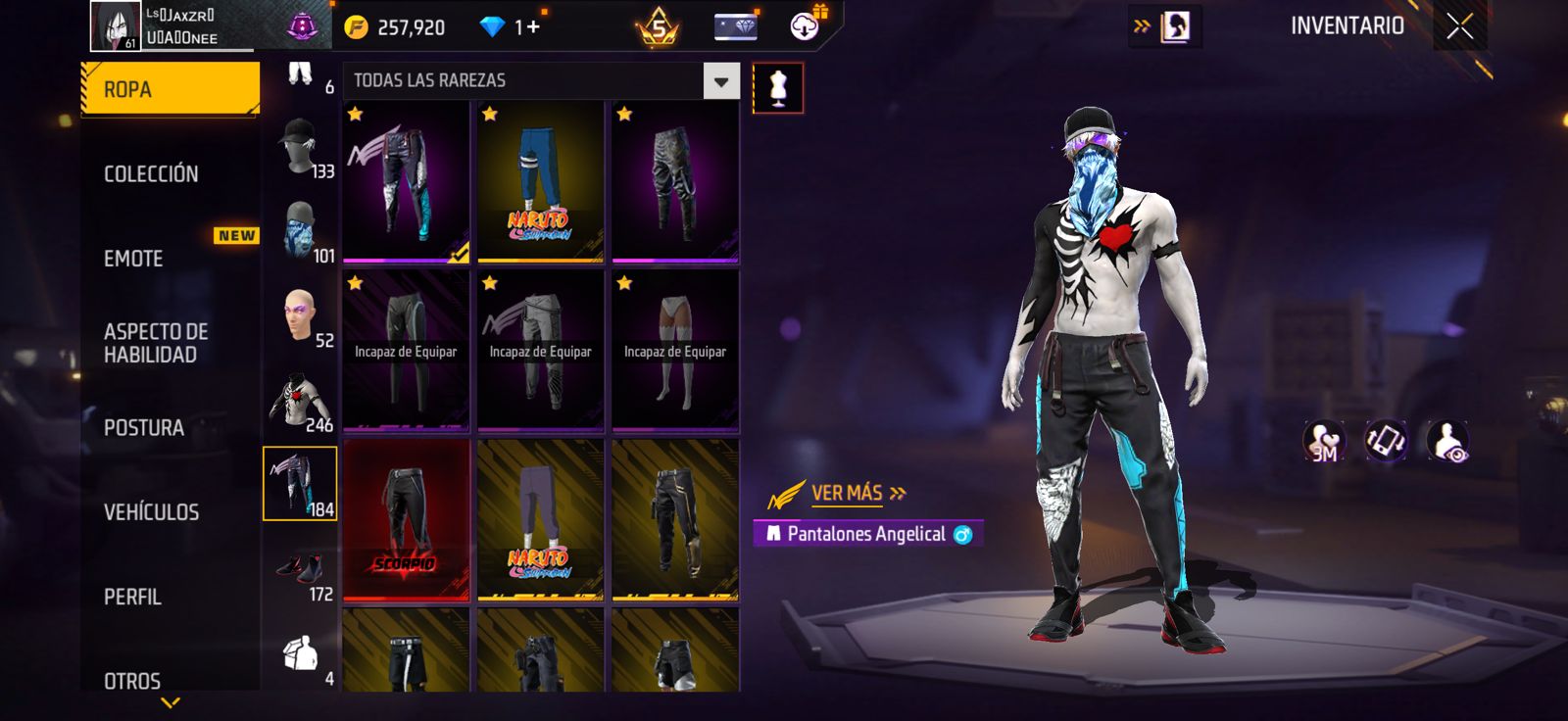The width and height of the screenshot is (1568, 721).
Task: Select Aspecto de Habilidad tab
Action: tap(156, 343)
